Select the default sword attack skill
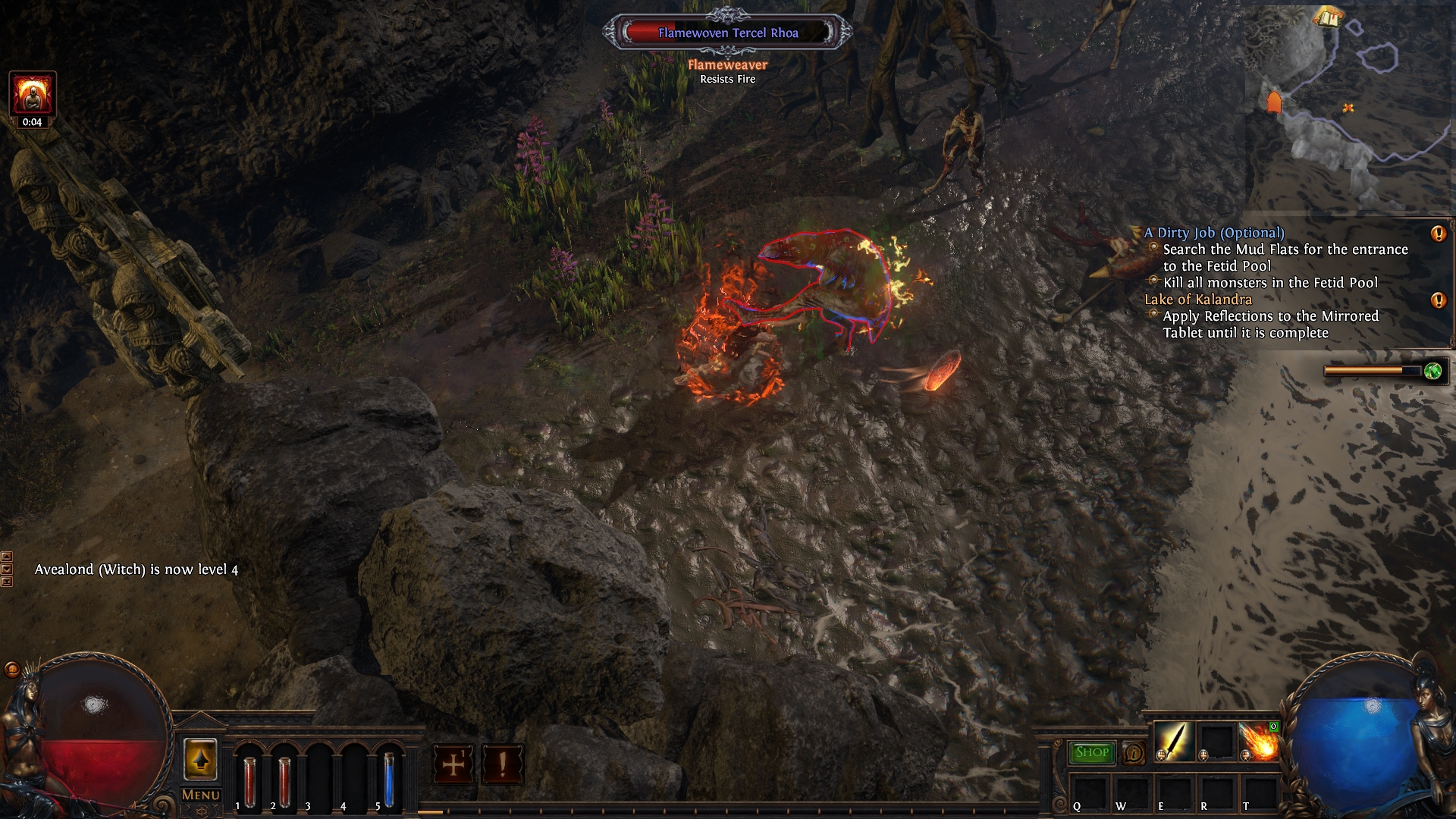Screen dimensions: 1456x819 (x=1174, y=741)
